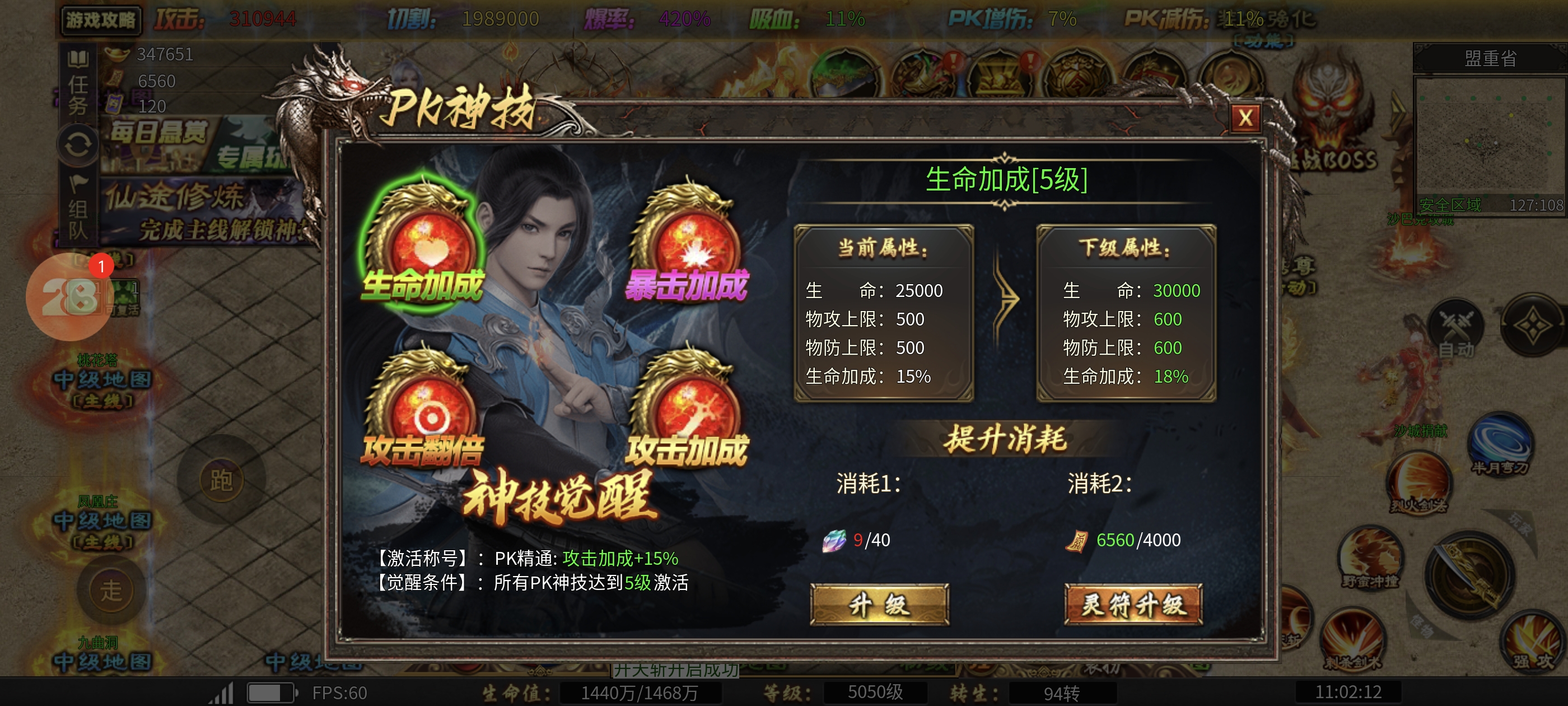Viewport: 1568px width, 706px height.
Task: Activate the 半月弯刀 skill
Action: coord(1500,445)
